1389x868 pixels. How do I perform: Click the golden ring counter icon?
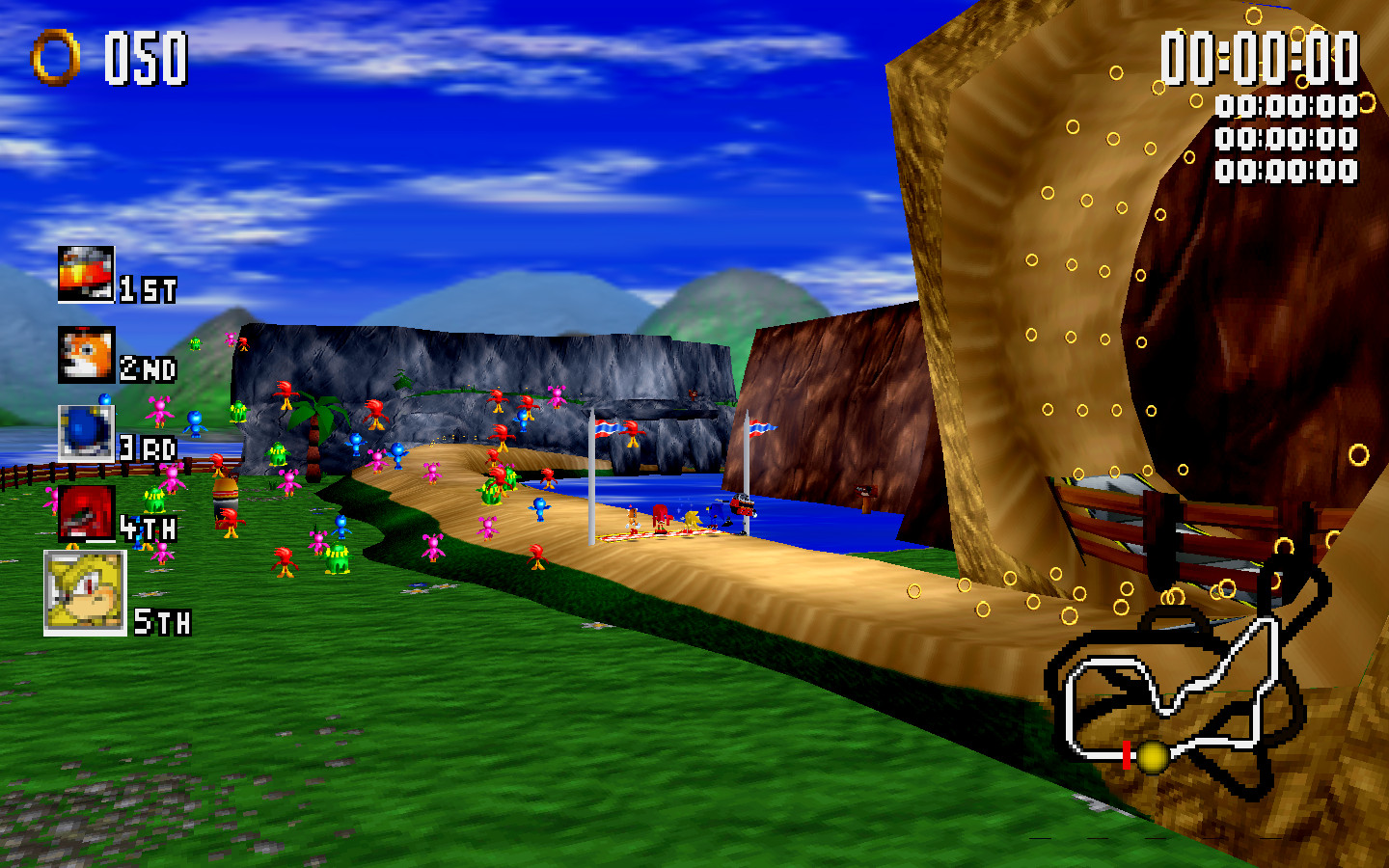(x=55, y=57)
